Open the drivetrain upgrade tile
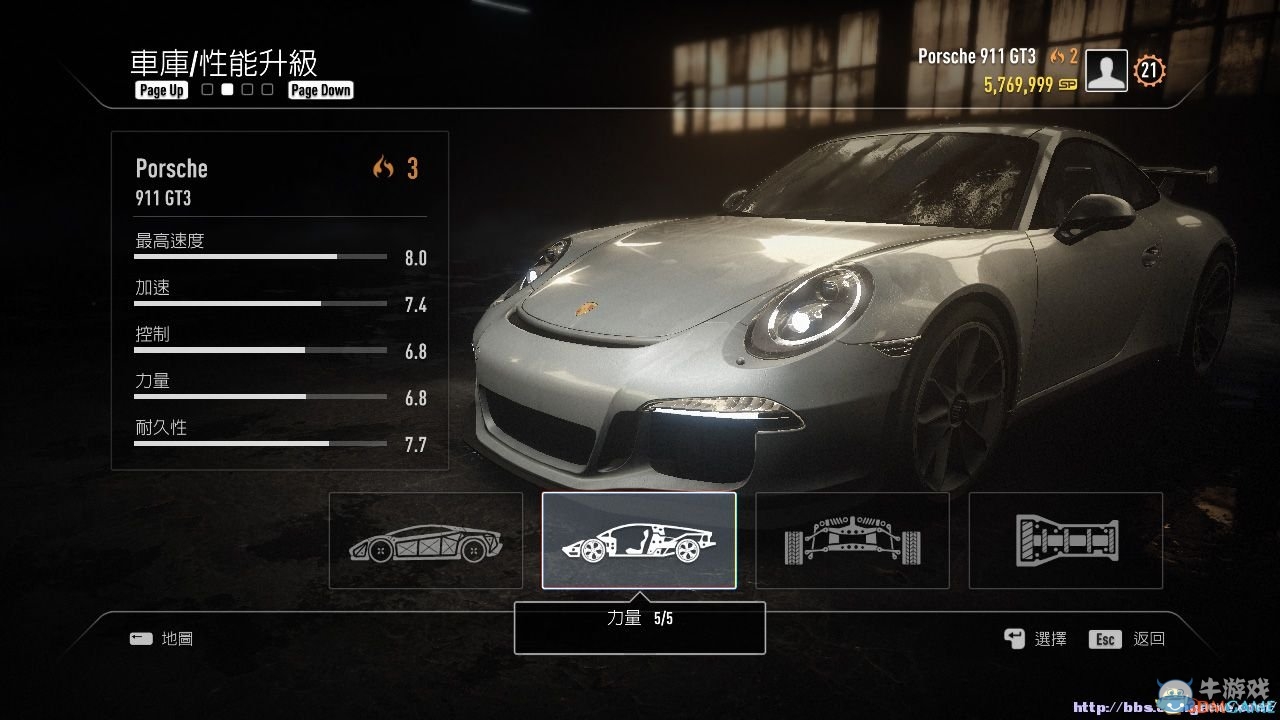1280x720 pixels. (x=1065, y=540)
